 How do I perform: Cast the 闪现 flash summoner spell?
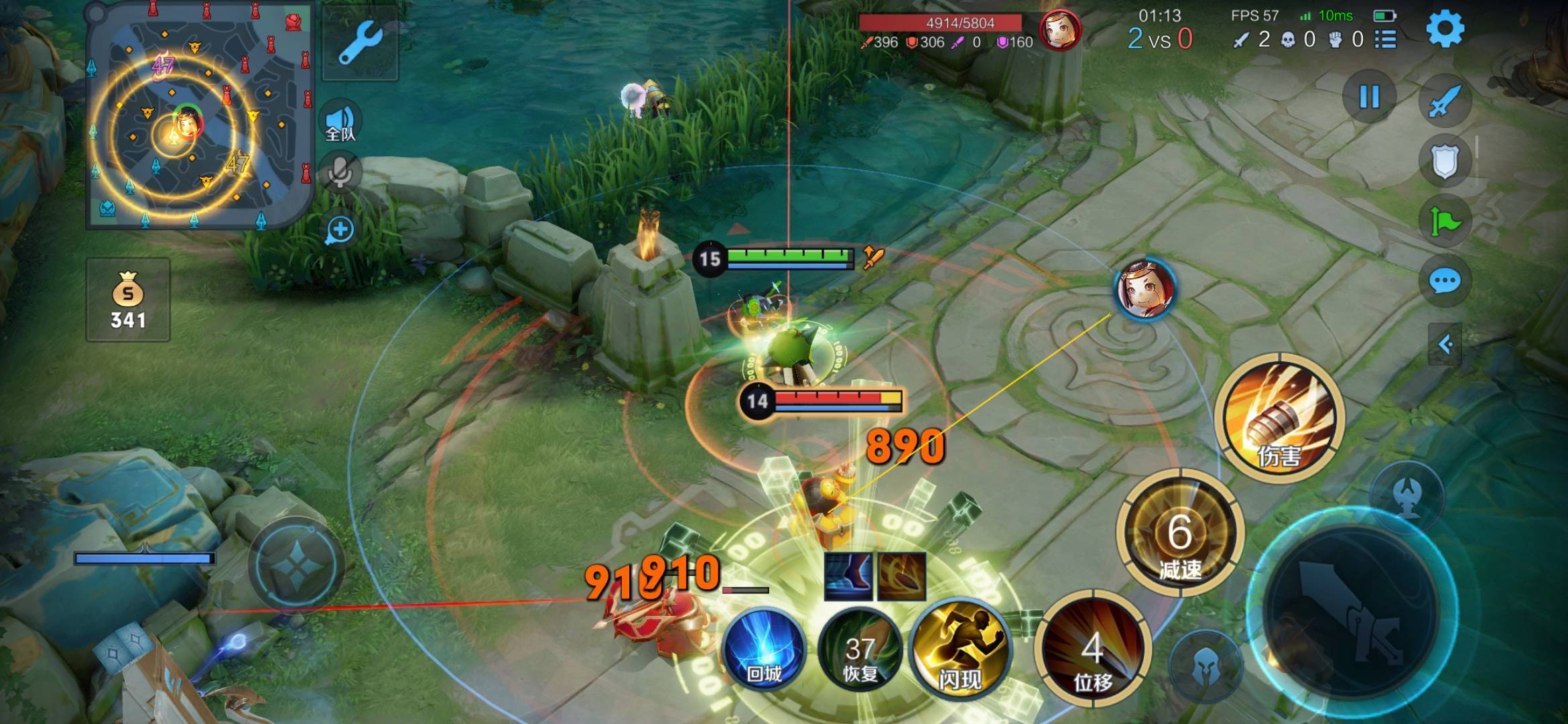[x=960, y=647]
